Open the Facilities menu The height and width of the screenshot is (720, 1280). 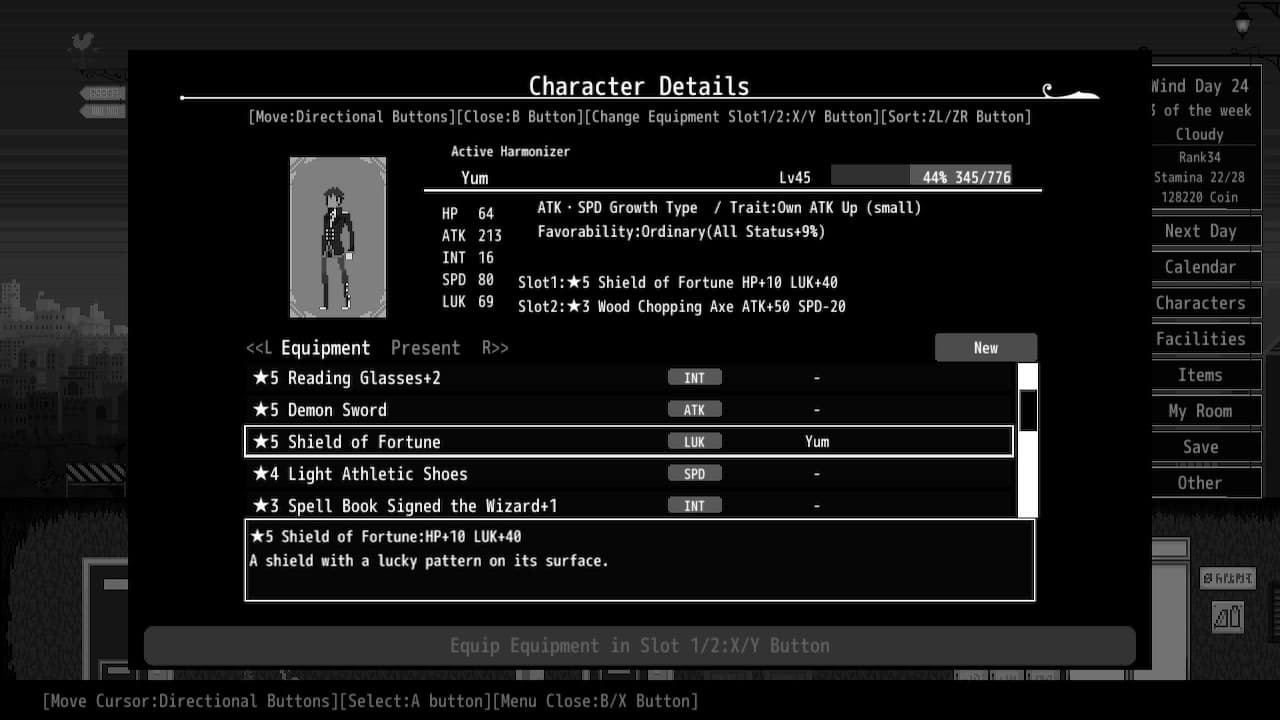coord(1200,339)
